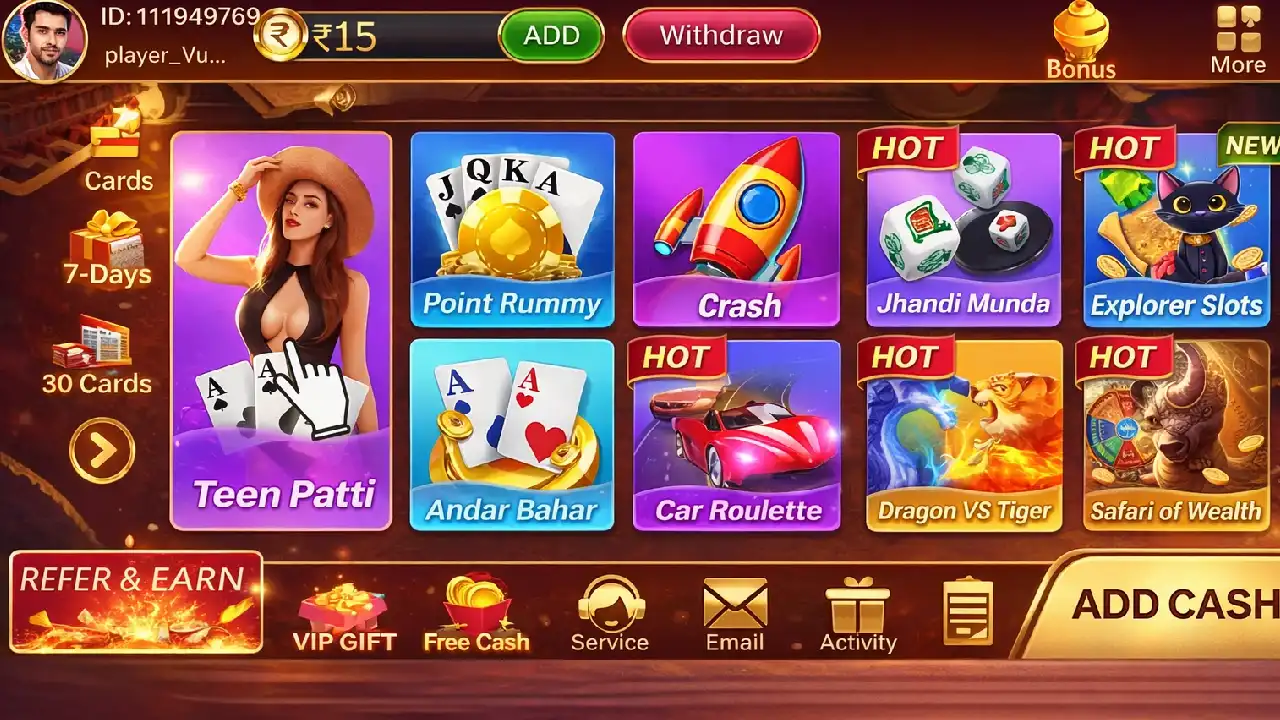Show the More menu
The image size is (1280, 720).
1238,41
